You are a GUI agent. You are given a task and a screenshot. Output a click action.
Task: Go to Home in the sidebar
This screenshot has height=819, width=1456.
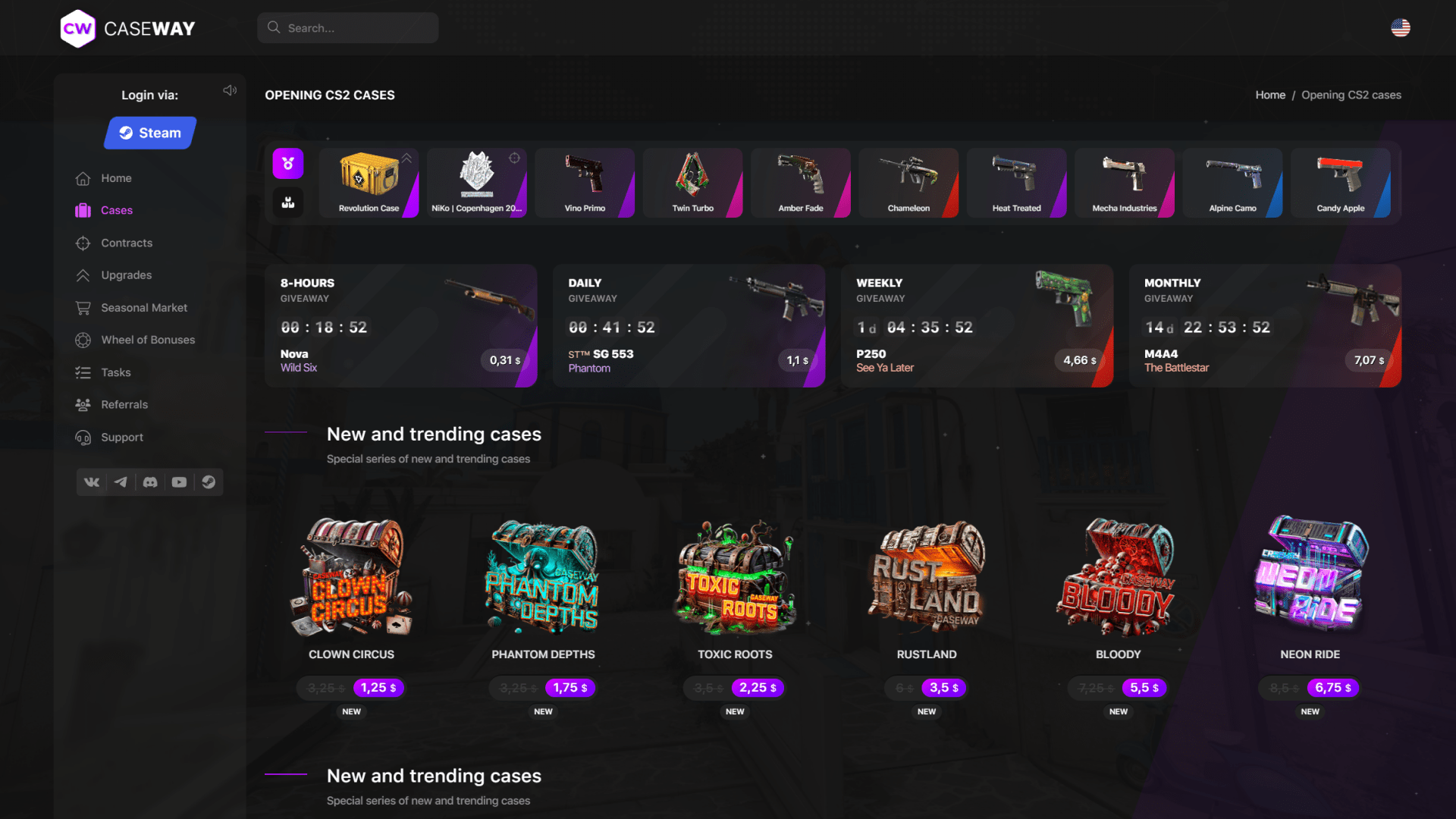[x=116, y=178]
